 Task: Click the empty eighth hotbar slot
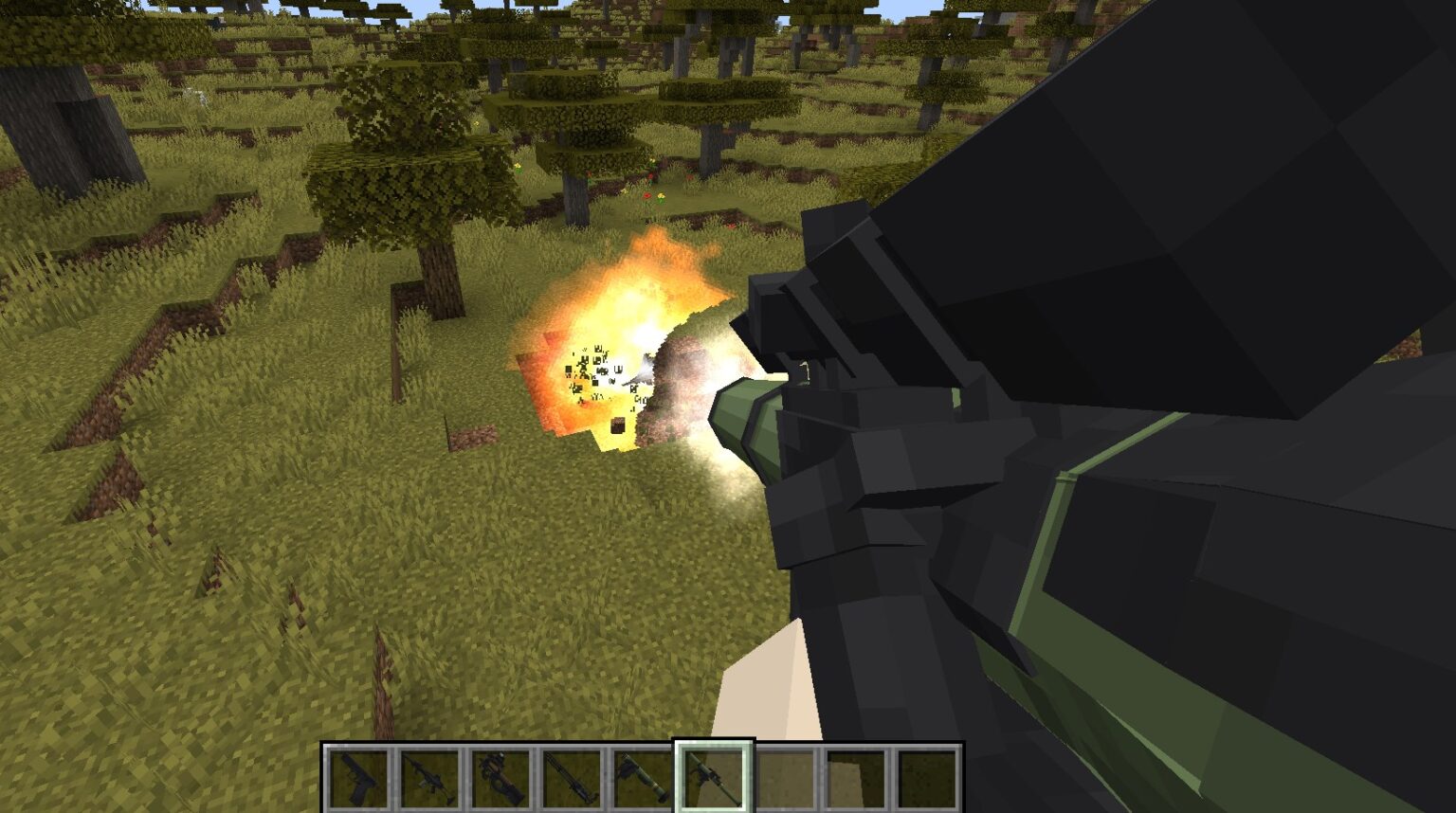pos(856,777)
